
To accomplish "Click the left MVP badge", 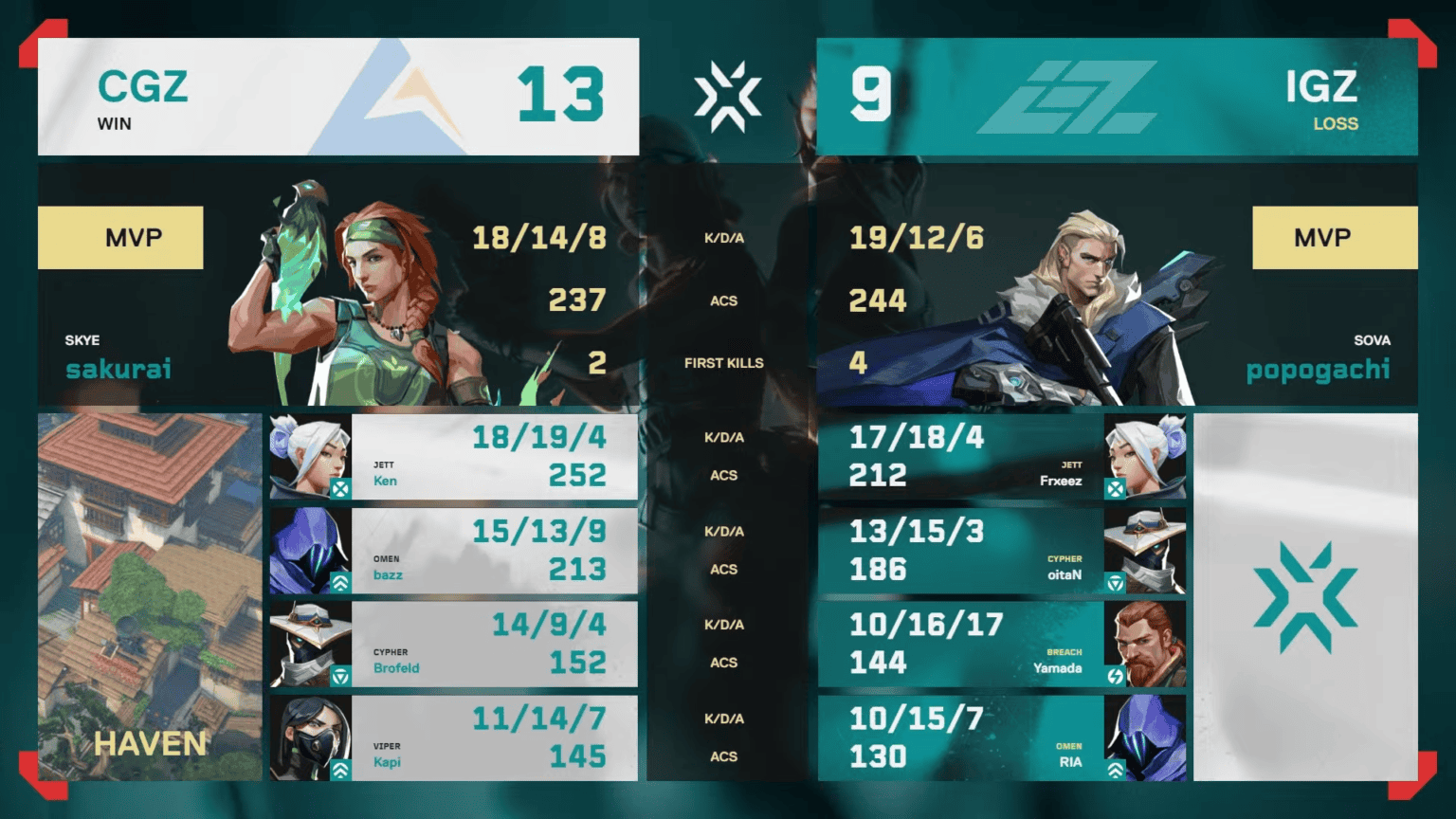I will [x=120, y=237].
